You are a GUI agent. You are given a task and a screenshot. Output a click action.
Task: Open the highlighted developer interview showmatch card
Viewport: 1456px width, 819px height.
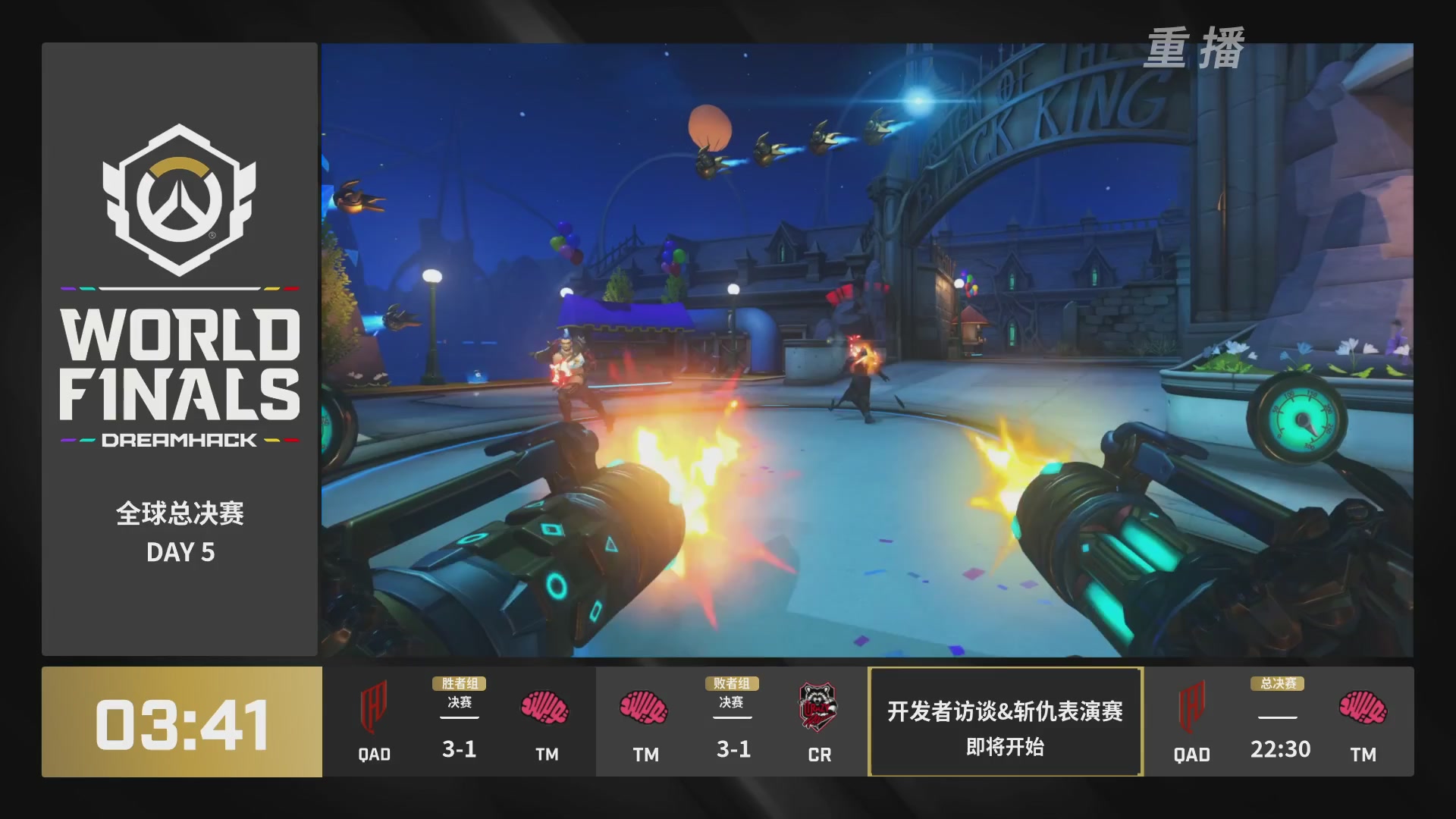(x=1005, y=721)
